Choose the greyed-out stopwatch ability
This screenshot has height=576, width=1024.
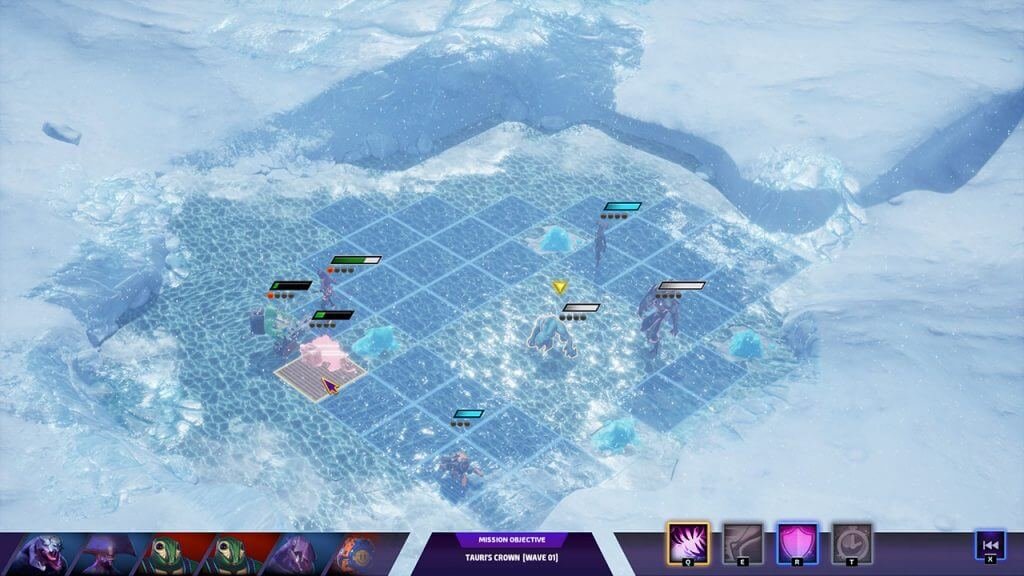(851, 544)
